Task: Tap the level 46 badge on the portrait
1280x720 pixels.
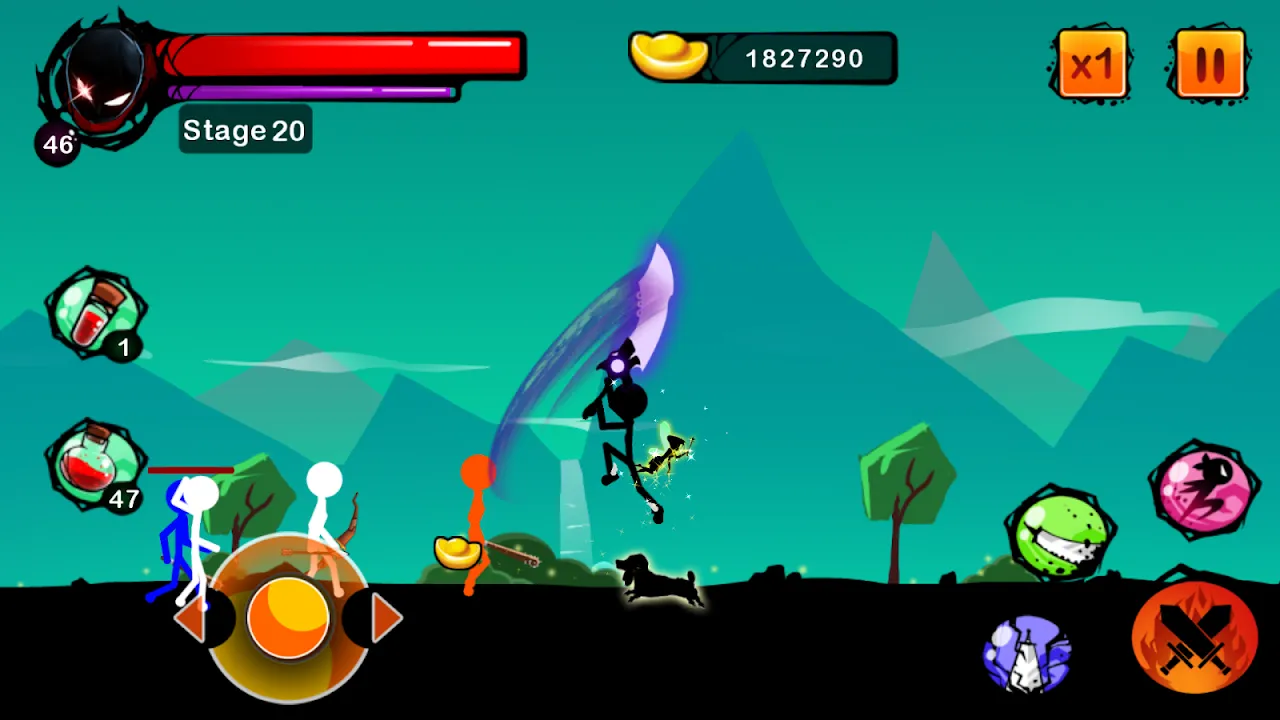Action: [55, 143]
